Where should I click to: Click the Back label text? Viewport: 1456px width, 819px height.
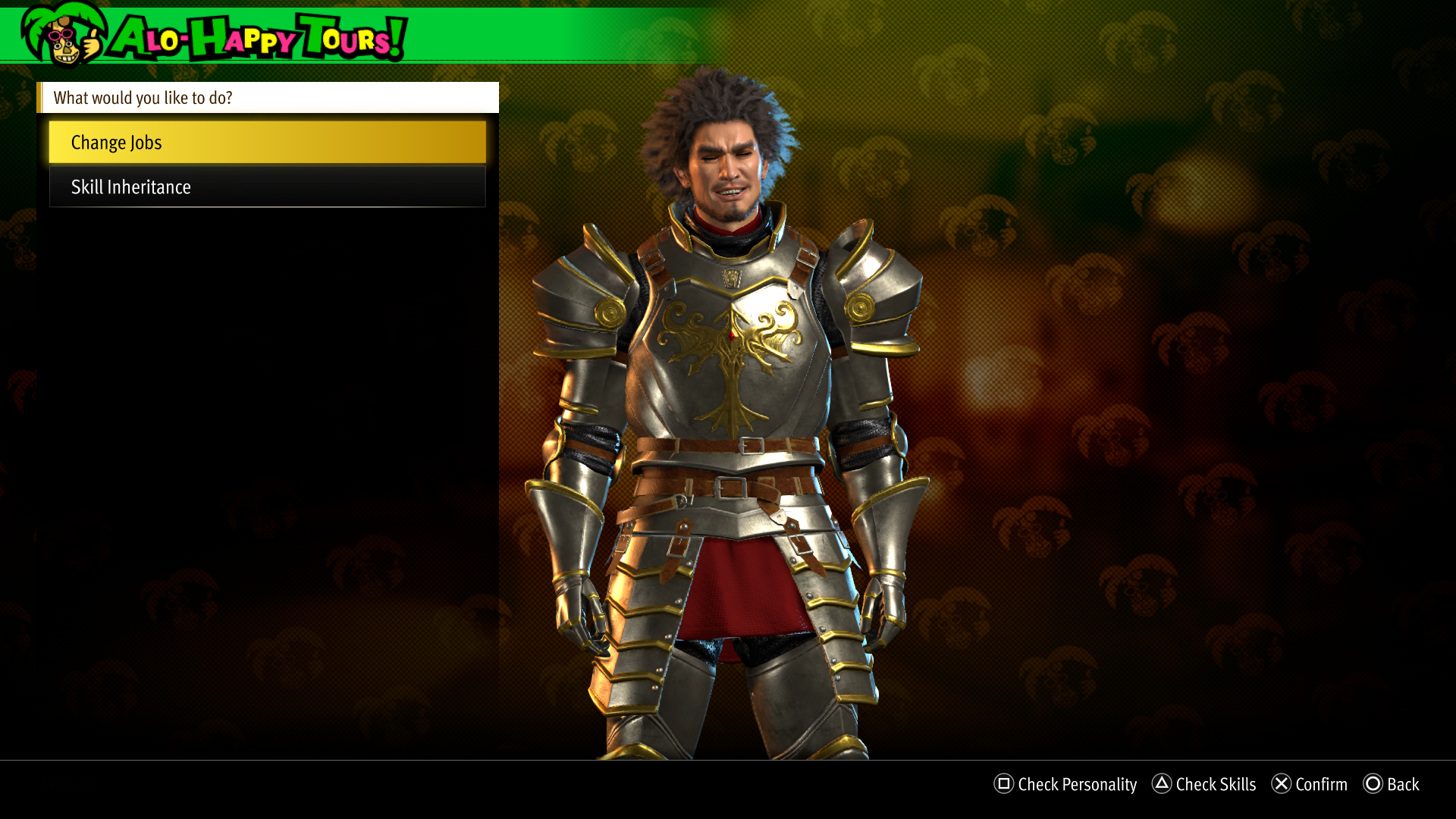pyautogui.click(x=1402, y=785)
